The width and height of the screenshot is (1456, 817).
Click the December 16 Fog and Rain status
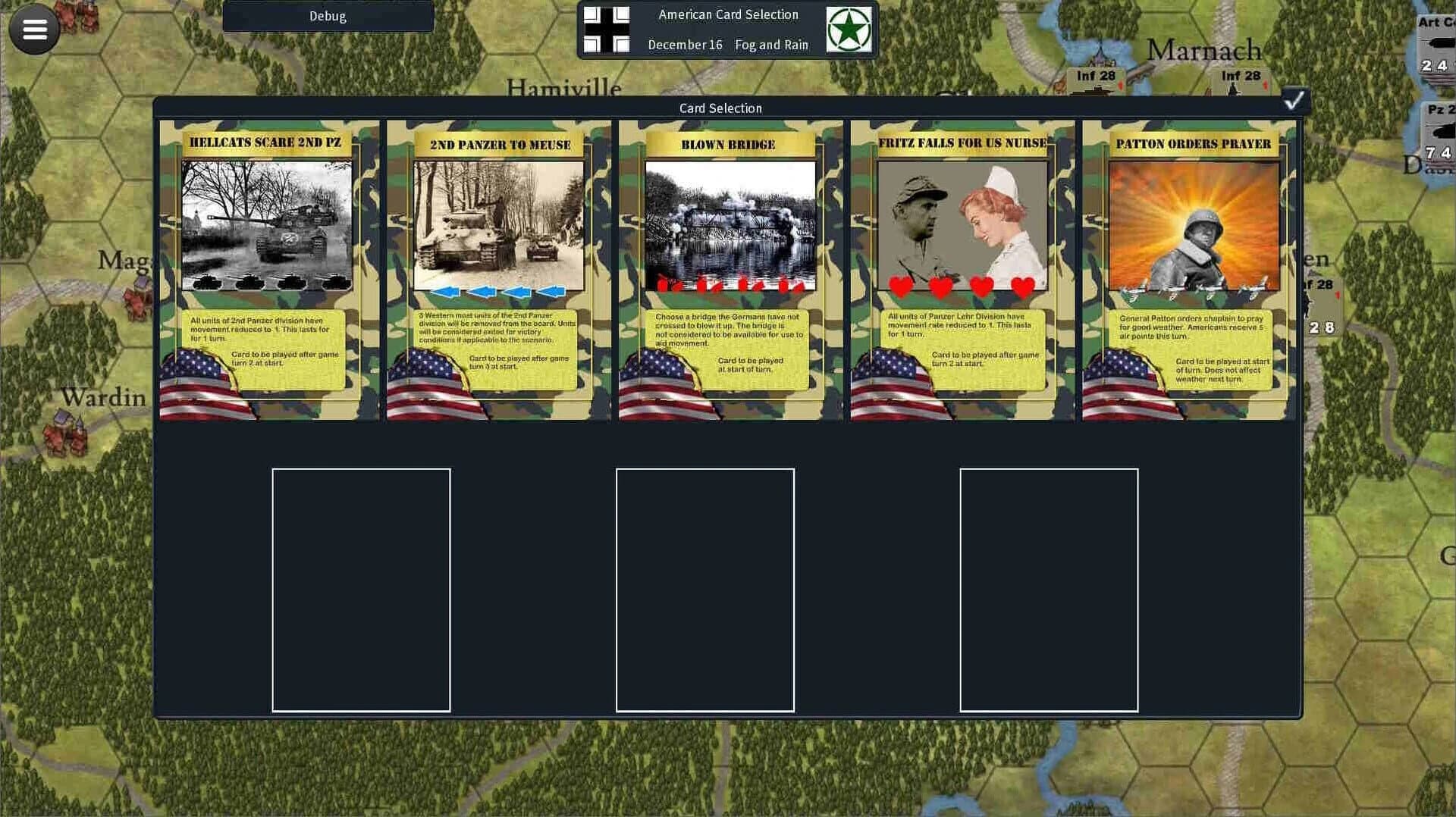click(726, 45)
